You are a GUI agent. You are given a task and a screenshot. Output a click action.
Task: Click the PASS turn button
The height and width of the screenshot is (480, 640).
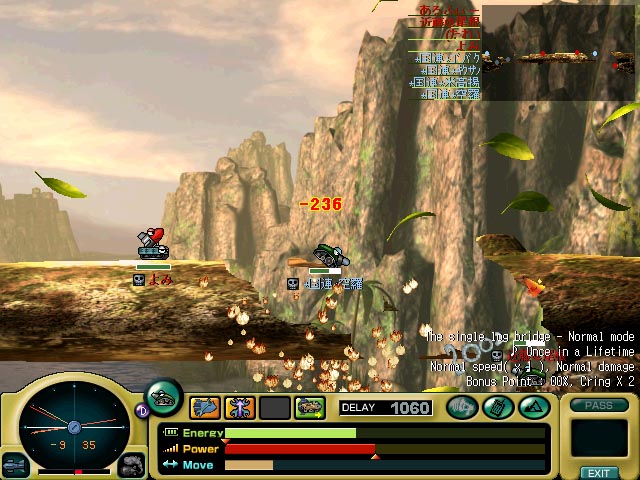tap(599, 405)
